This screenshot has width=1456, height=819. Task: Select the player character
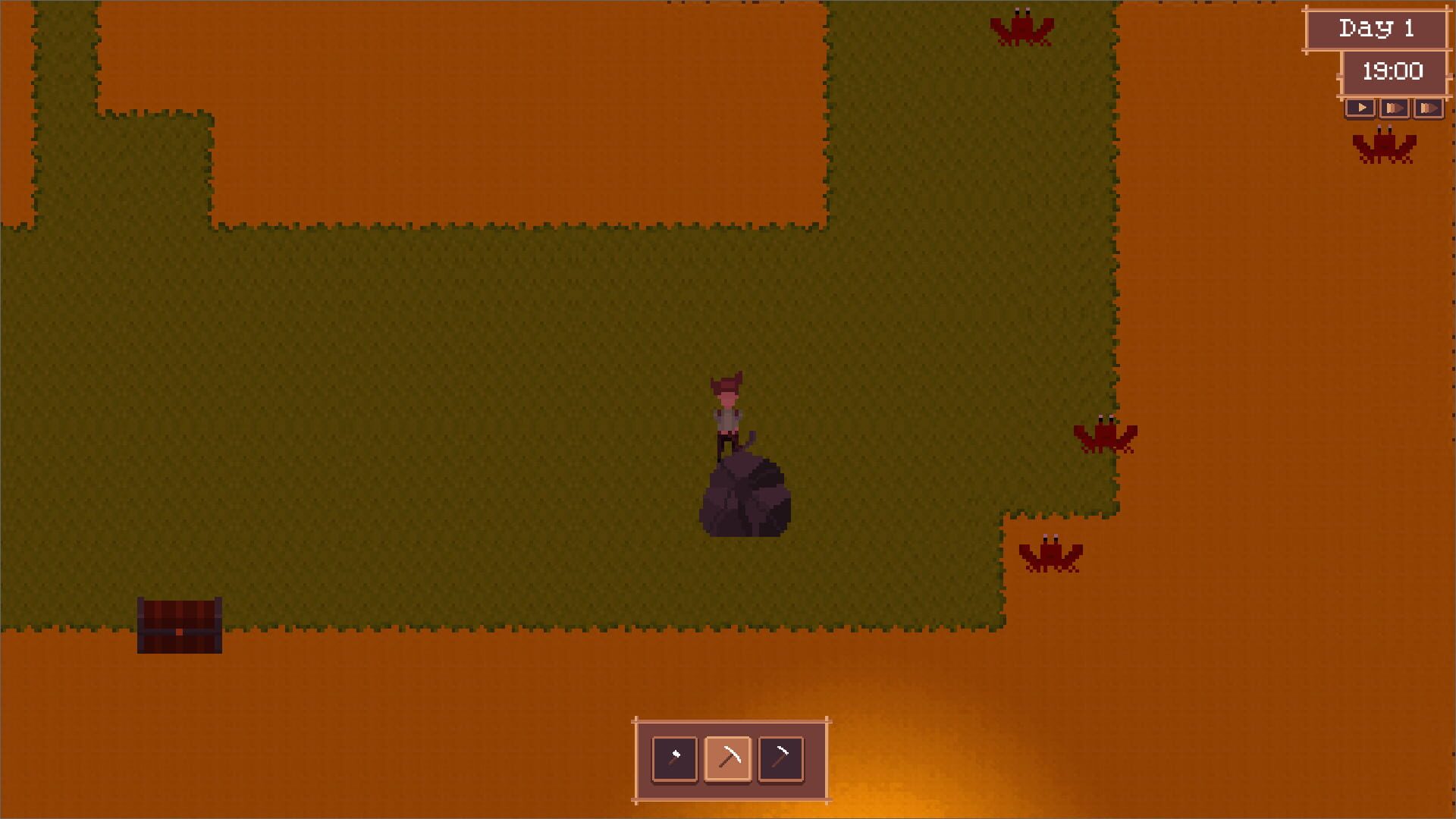728,409
